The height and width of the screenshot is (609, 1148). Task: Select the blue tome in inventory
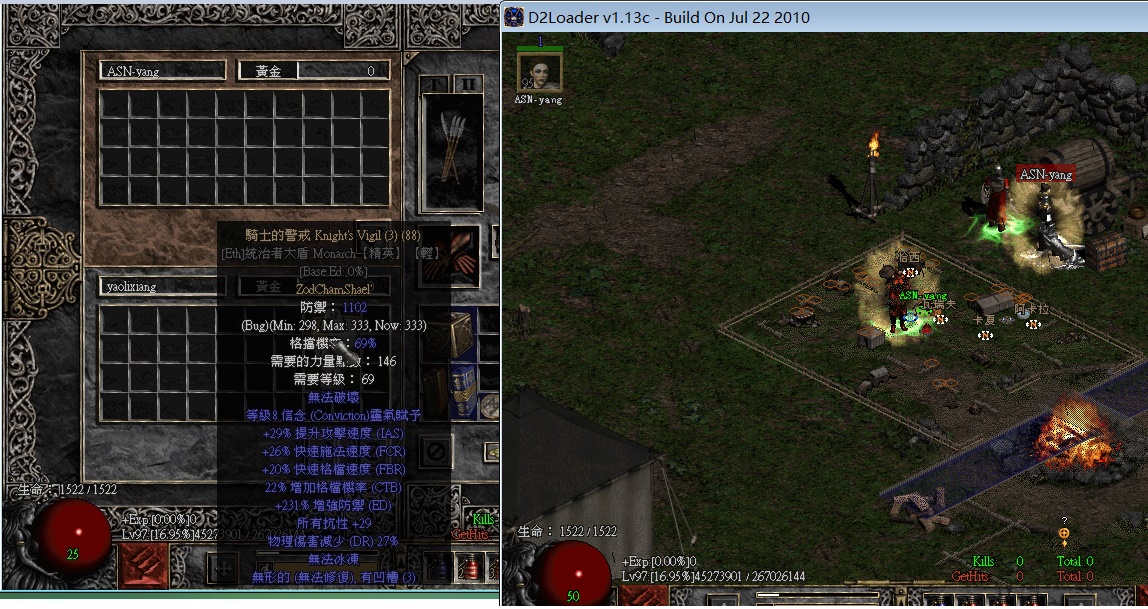462,387
